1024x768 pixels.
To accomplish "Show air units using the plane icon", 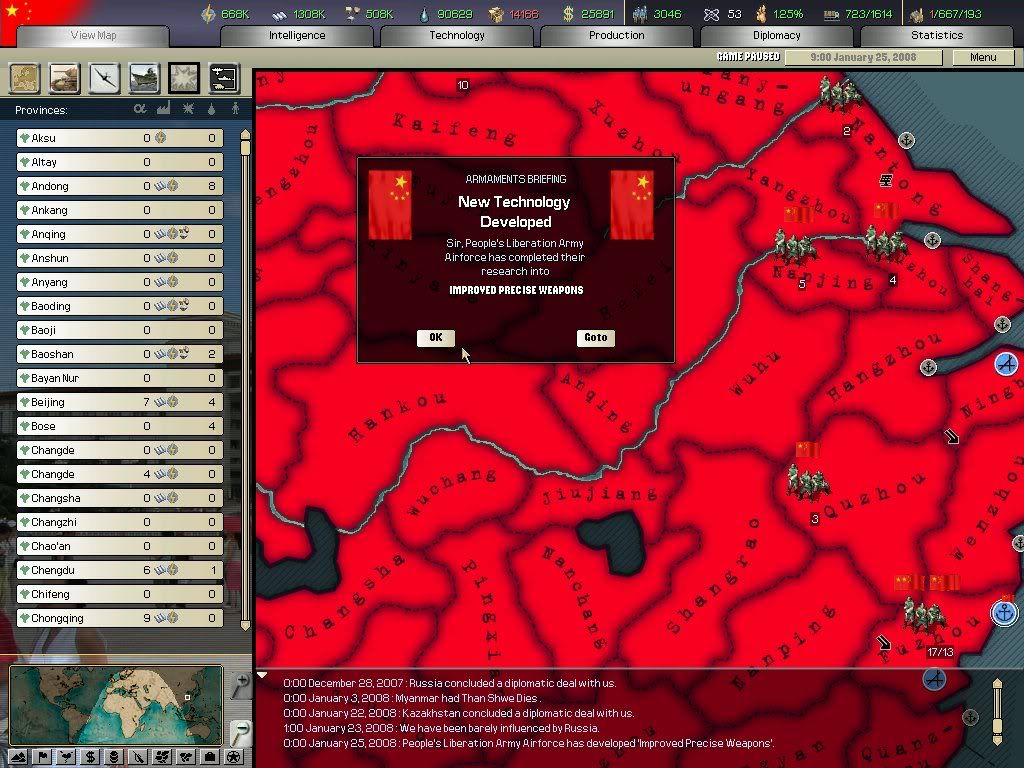I will (104, 78).
